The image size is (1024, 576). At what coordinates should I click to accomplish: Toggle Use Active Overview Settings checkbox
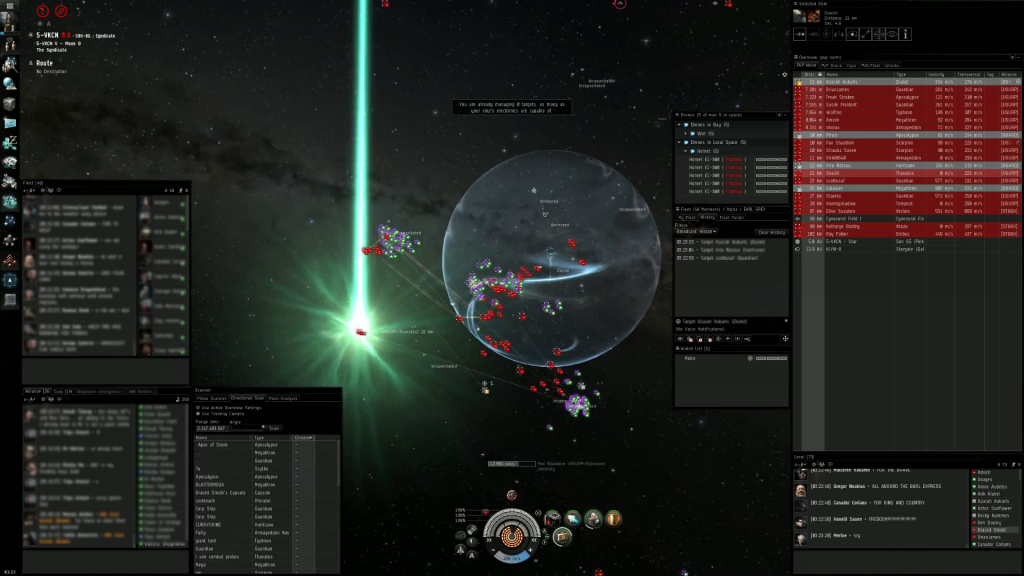click(x=197, y=407)
